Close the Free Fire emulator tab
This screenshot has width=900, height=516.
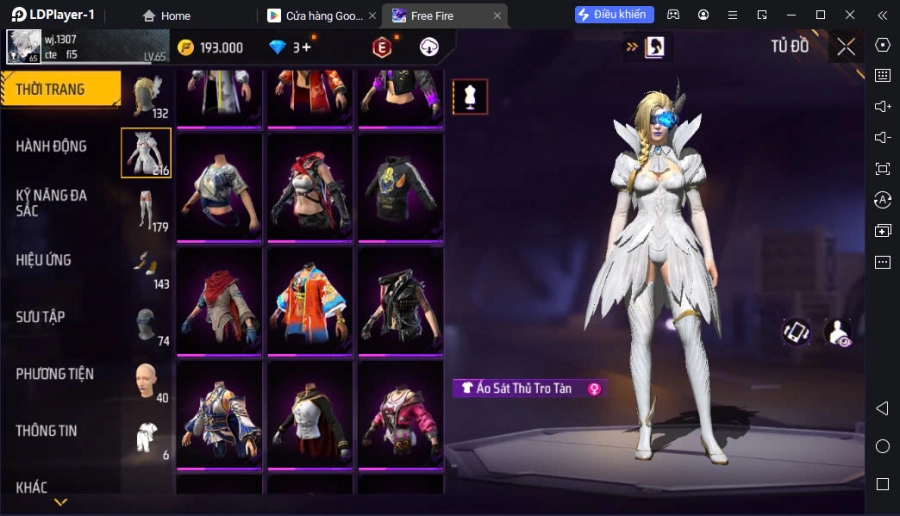(x=497, y=16)
